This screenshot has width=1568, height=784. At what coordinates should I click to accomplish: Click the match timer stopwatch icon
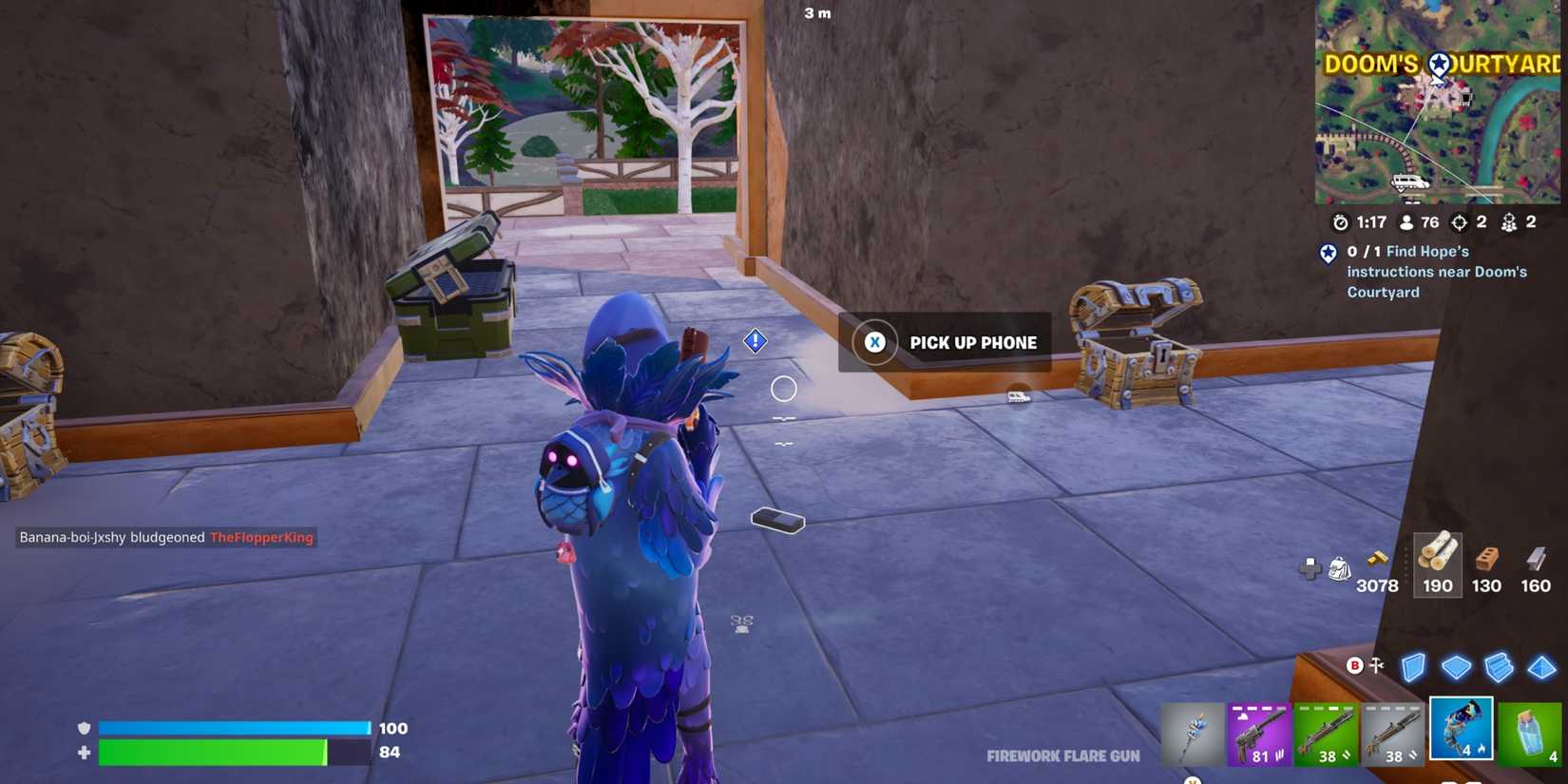click(1340, 222)
